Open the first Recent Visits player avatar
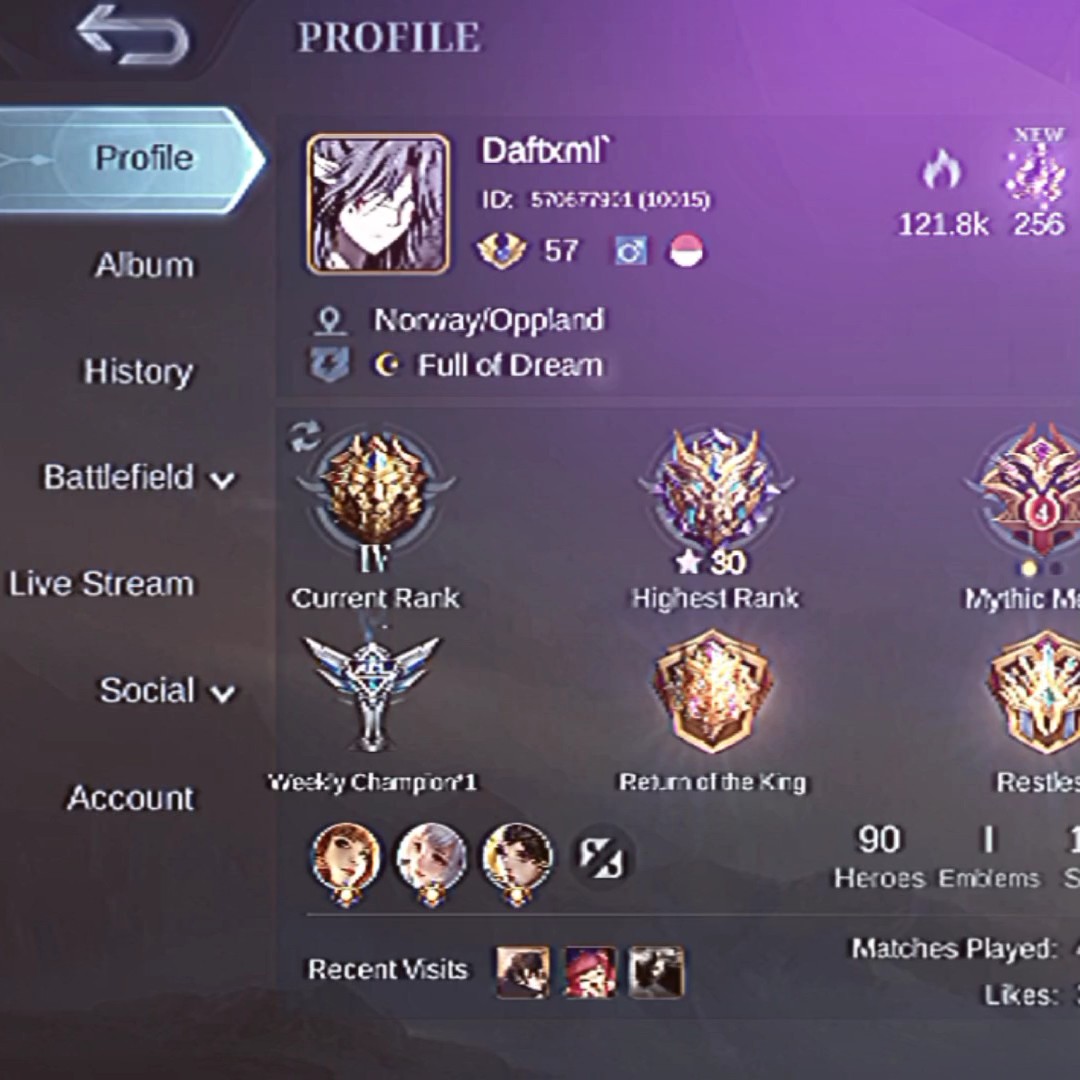Image resolution: width=1080 pixels, height=1080 pixels. pyautogui.click(x=523, y=972)
